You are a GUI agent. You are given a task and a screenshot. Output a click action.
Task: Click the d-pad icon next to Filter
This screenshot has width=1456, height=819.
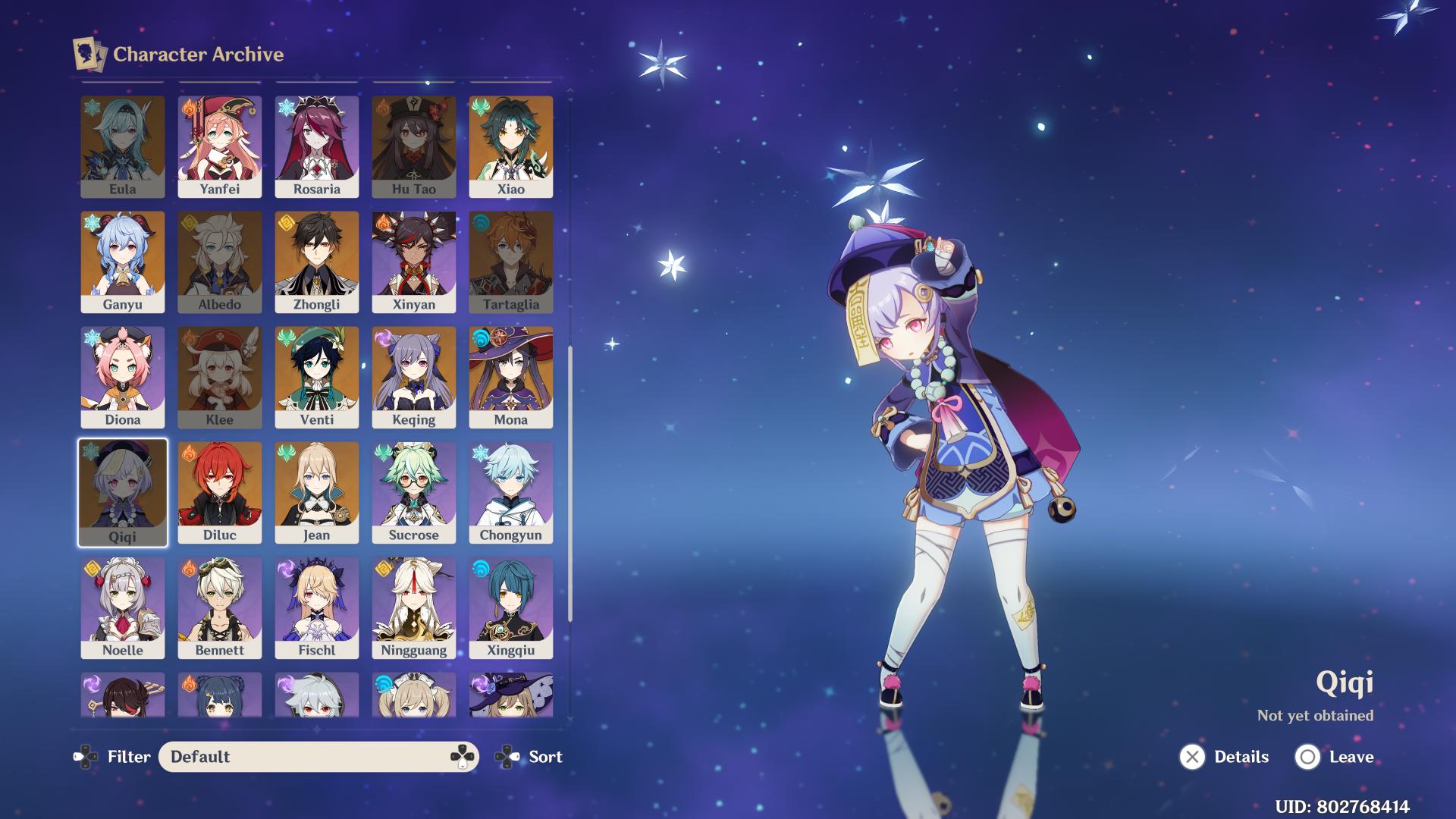86,757
